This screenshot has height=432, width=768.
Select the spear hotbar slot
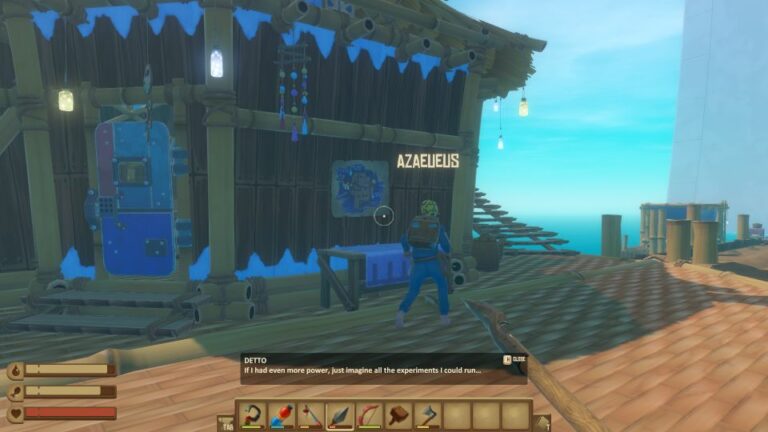tap(340, 415)
